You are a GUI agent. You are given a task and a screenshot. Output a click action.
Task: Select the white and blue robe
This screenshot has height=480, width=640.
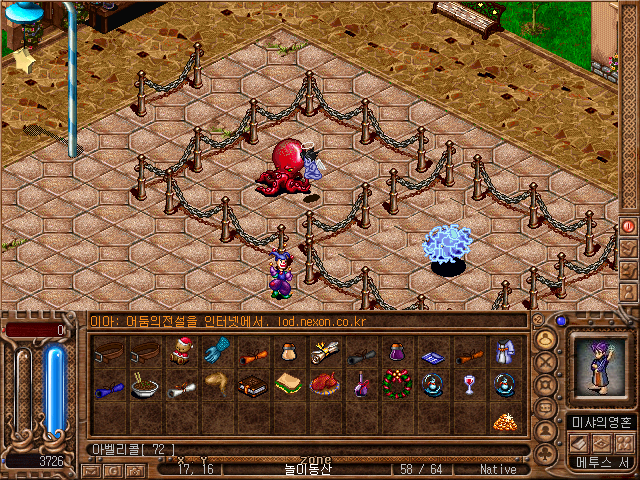(503, 351)
